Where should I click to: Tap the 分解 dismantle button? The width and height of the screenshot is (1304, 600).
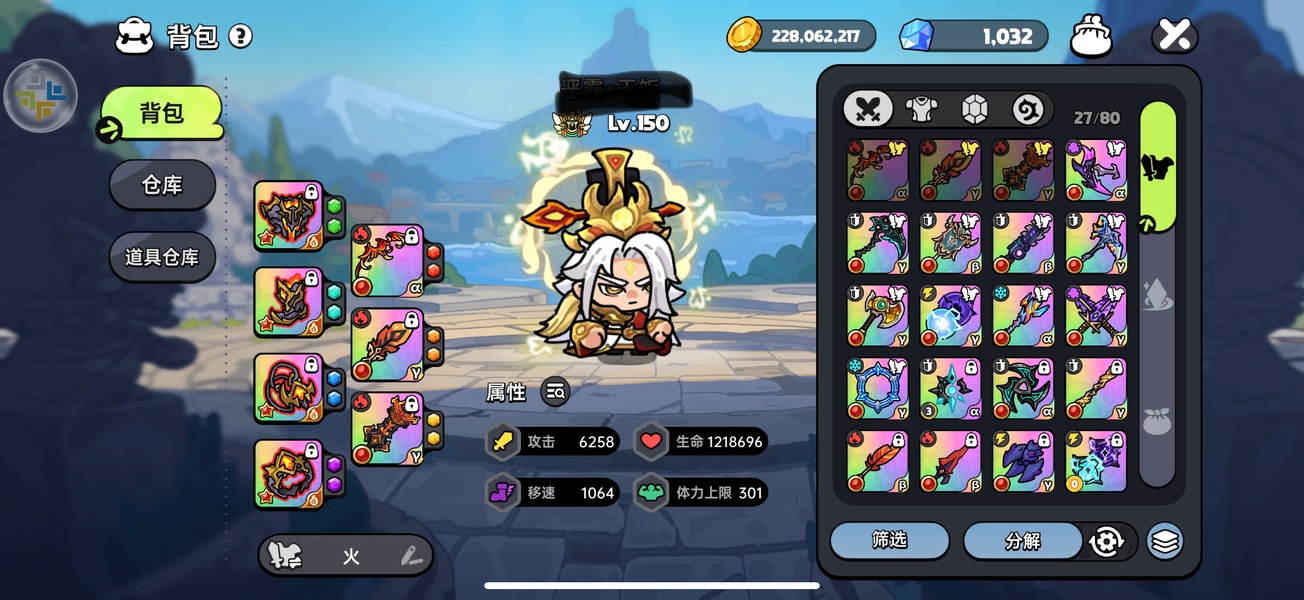[x=1022, y=541]
